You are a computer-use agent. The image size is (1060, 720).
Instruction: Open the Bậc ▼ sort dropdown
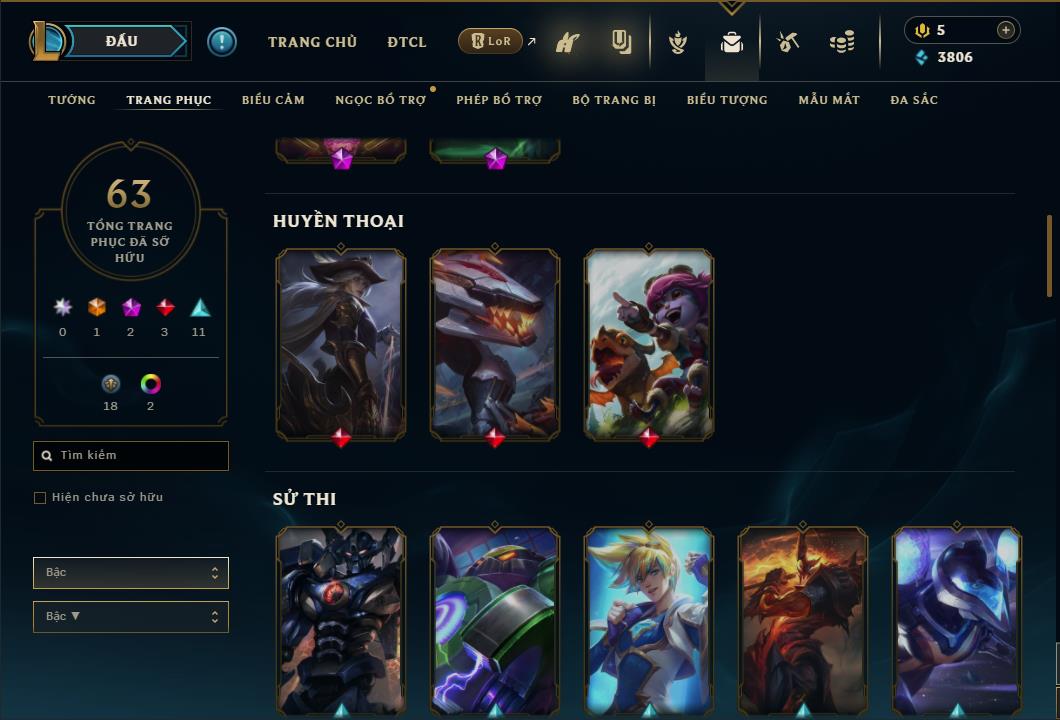[131, 617]
